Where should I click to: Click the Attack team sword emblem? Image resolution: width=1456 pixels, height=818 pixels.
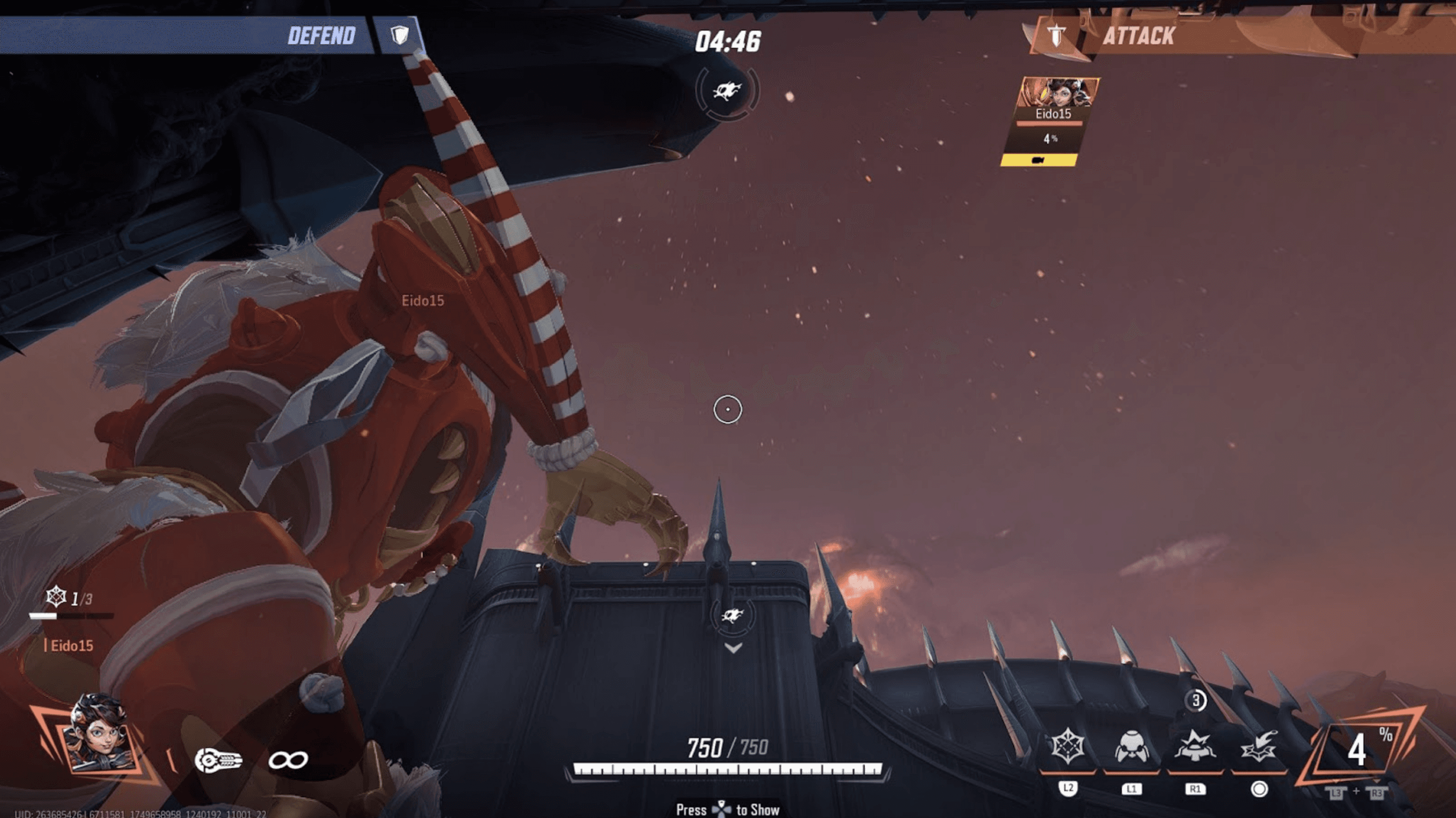point(1056,35)
